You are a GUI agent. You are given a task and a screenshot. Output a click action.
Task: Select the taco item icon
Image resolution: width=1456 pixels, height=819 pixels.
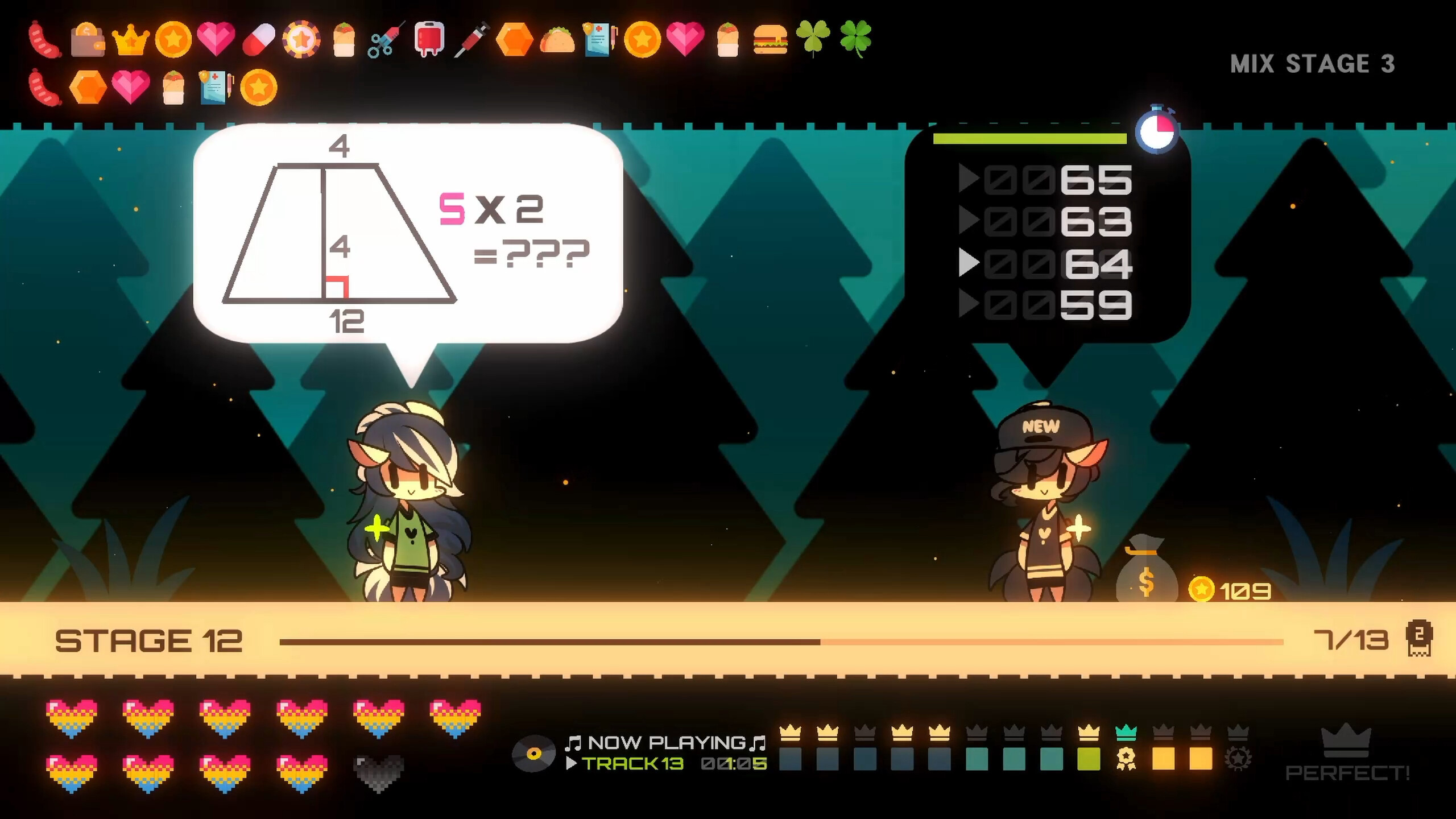(556, 39)
